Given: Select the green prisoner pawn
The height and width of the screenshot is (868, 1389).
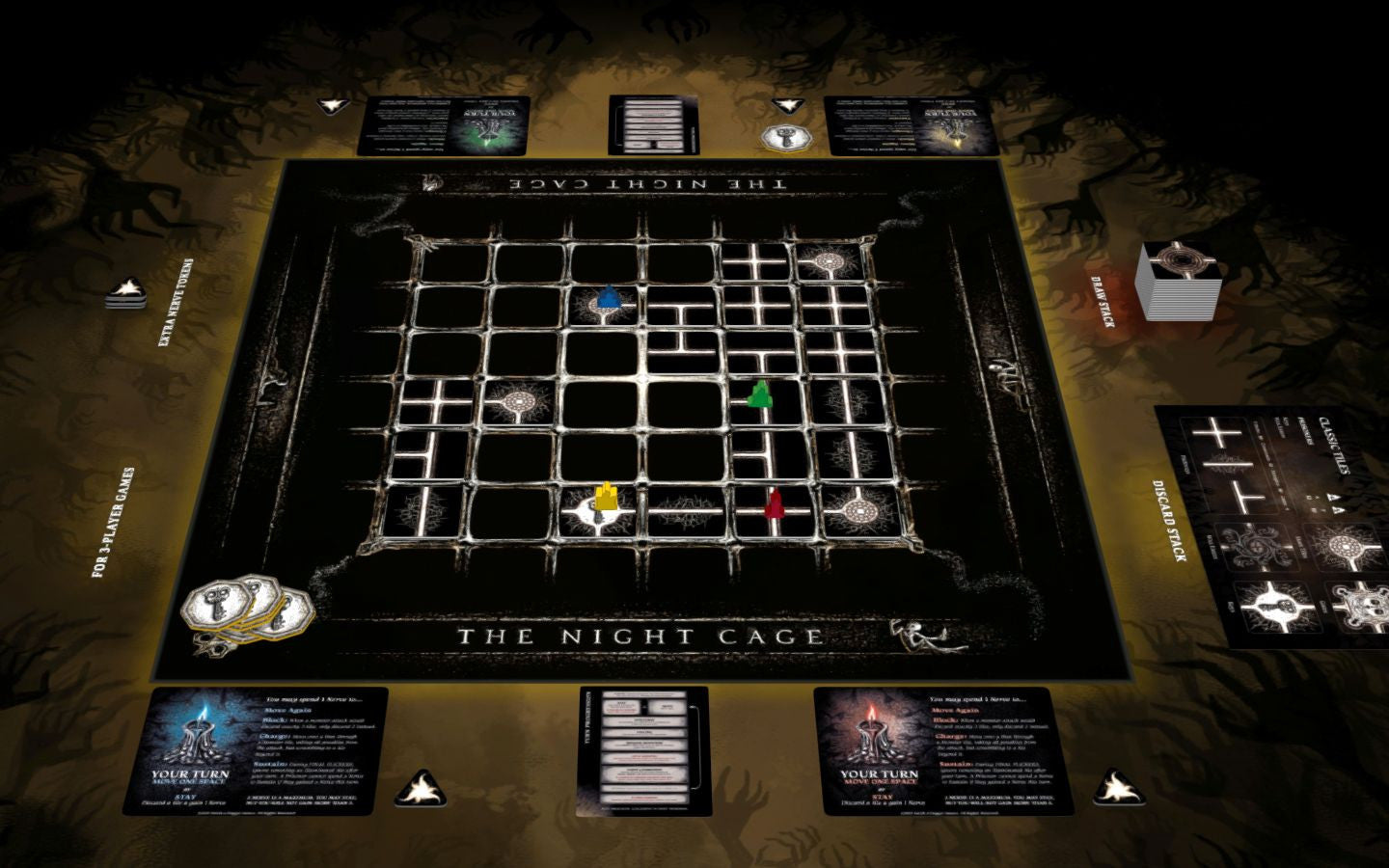Looking at the screenshot, I should point(761,393).
